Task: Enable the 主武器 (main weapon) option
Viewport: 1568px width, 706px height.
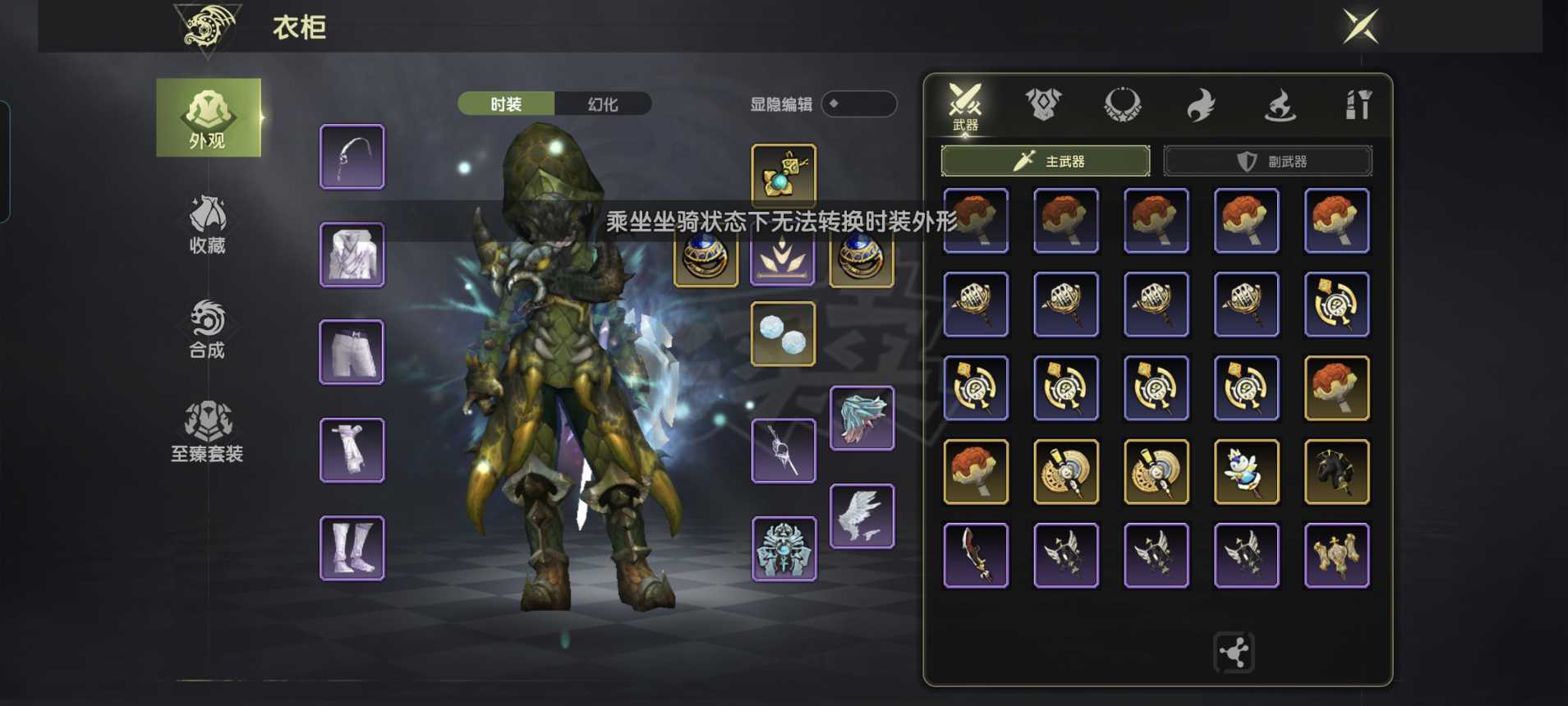Action: (x=1046, y=161)
